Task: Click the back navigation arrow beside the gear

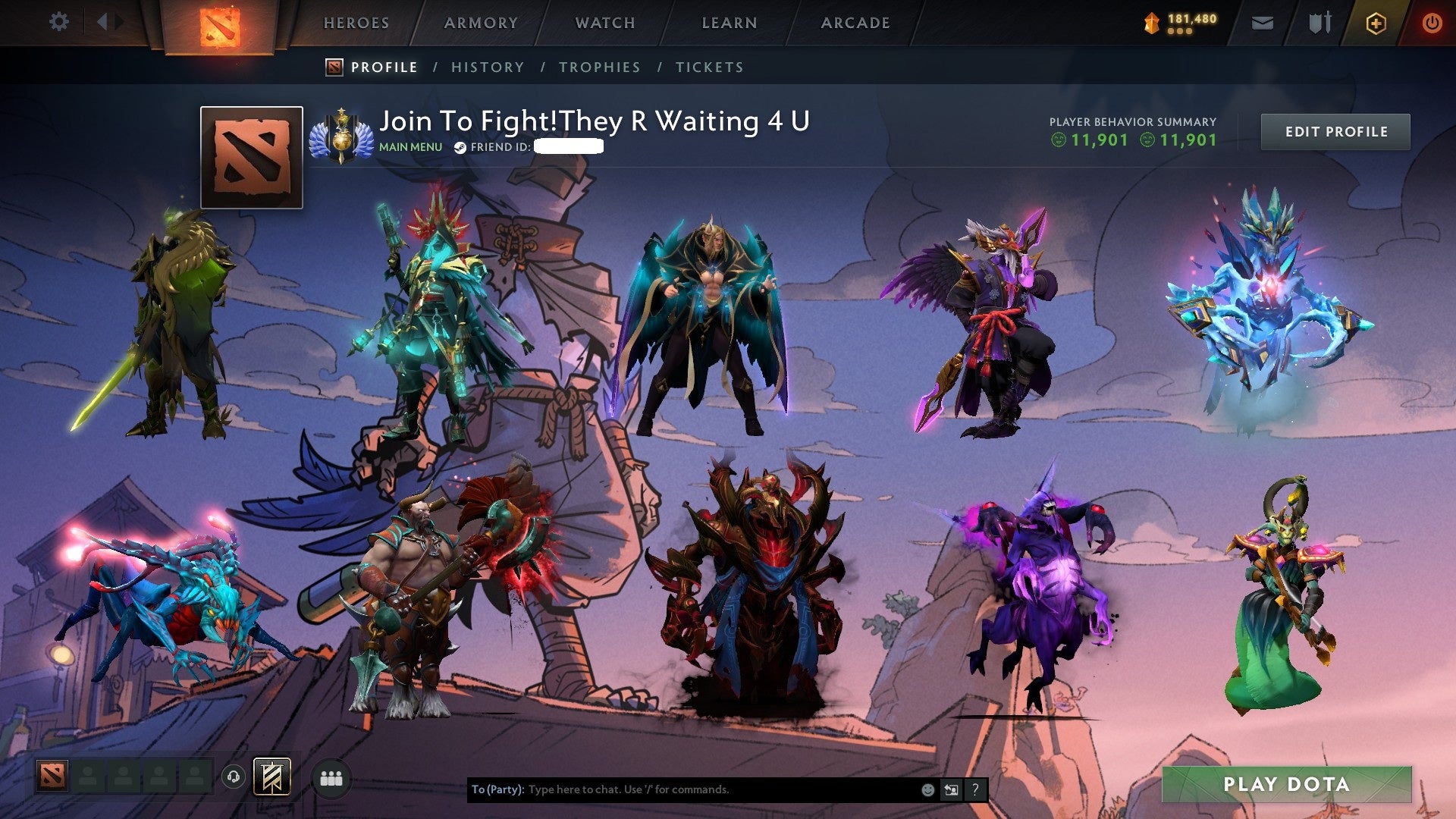Action: 101,21
